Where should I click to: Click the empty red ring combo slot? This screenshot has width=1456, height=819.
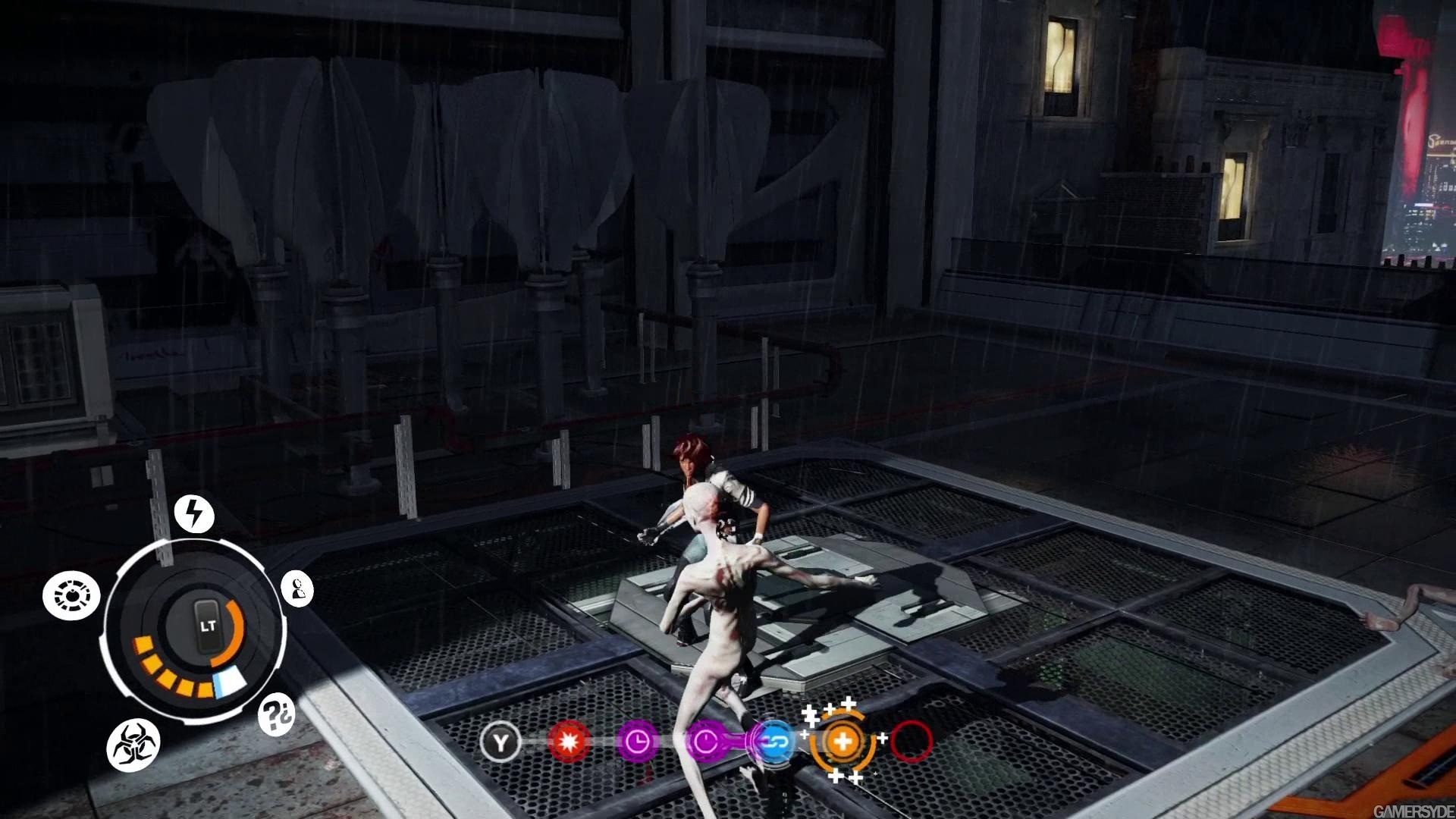911,741
